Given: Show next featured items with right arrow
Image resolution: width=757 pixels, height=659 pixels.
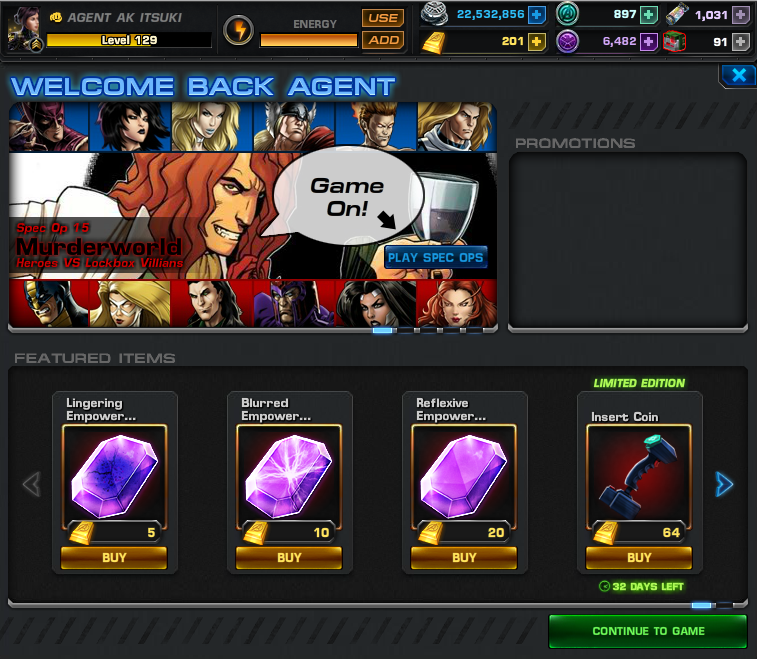Looking at the screenshot, I should pyautogui.click(x=724, y=485).
